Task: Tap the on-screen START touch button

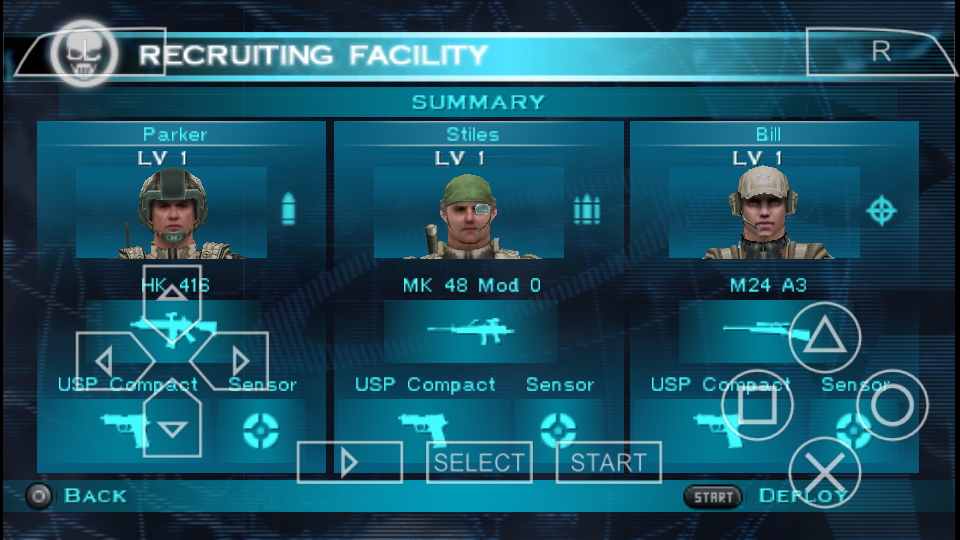Action: tap(608, 462)
